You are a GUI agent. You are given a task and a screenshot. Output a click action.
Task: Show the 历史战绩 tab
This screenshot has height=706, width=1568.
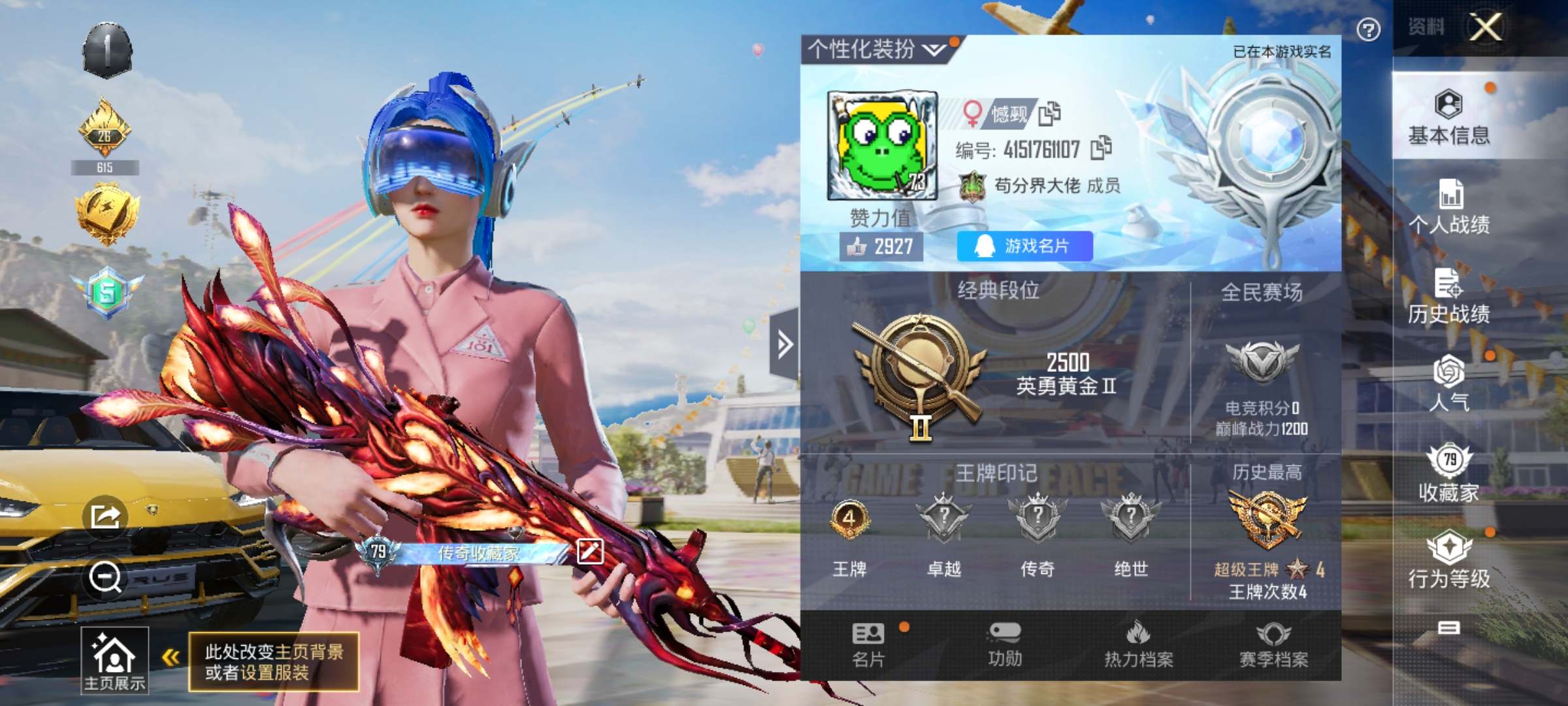pos(1448,297)
